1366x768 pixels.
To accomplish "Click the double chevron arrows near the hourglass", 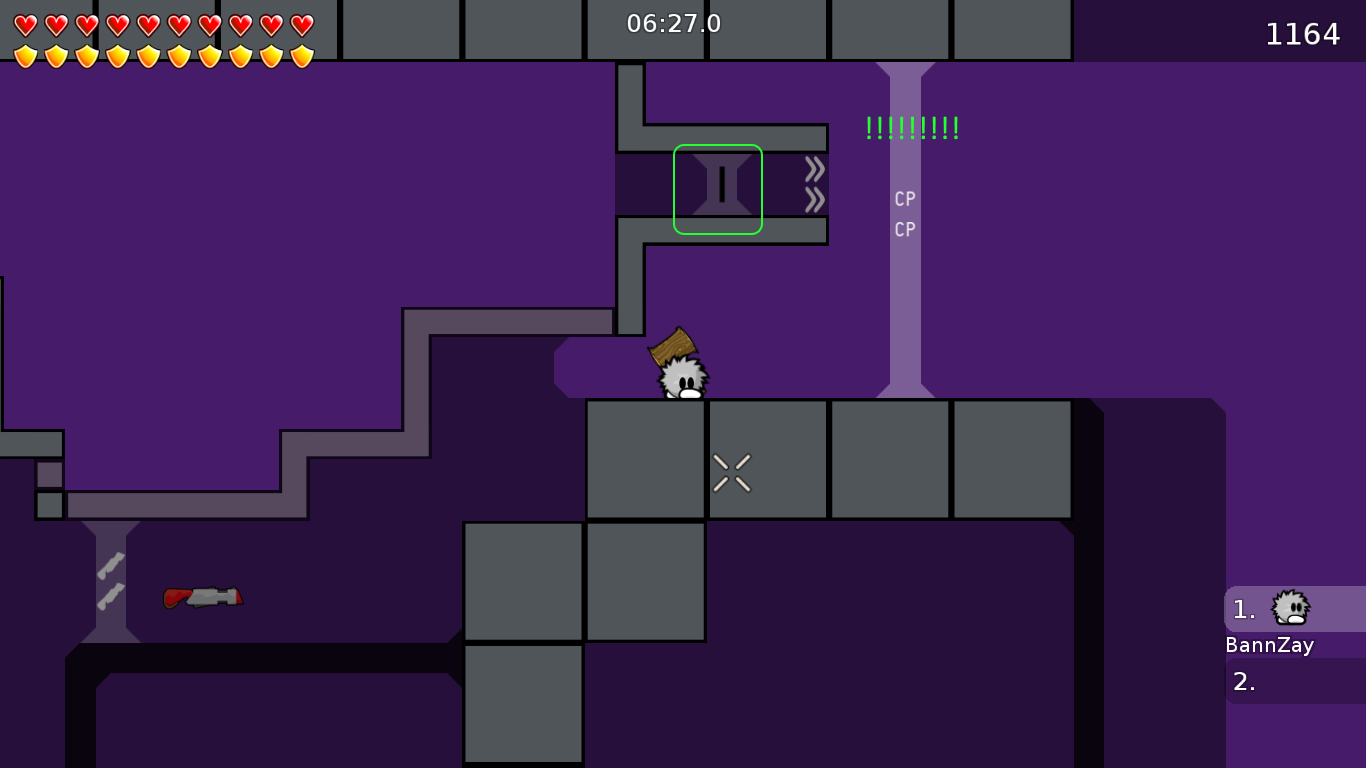I will point(814,186).
